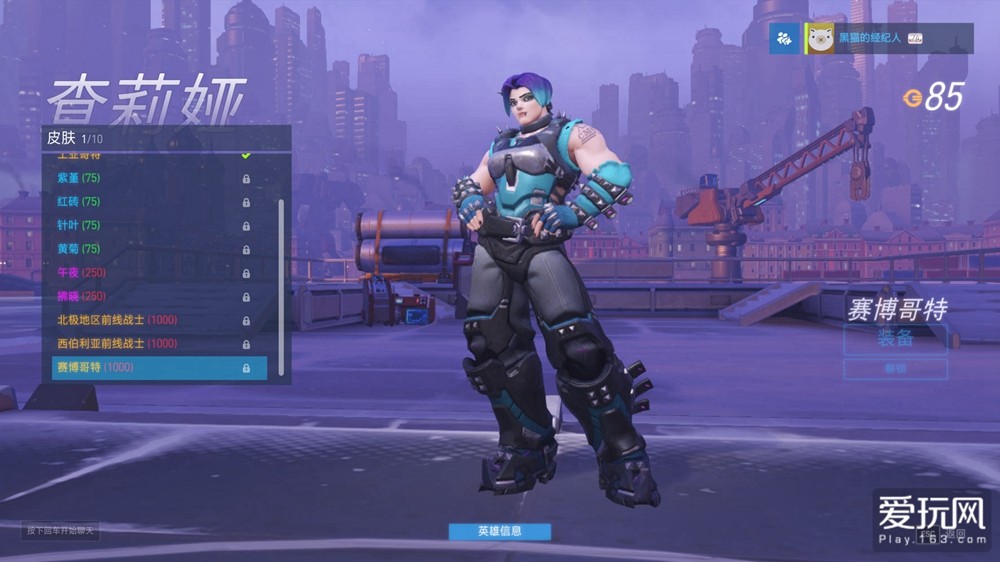Screen dimensions: 1000x562
Task: Click the chat prompt box to start chatting
Action: pyautogui.click(x=62, y=530)
